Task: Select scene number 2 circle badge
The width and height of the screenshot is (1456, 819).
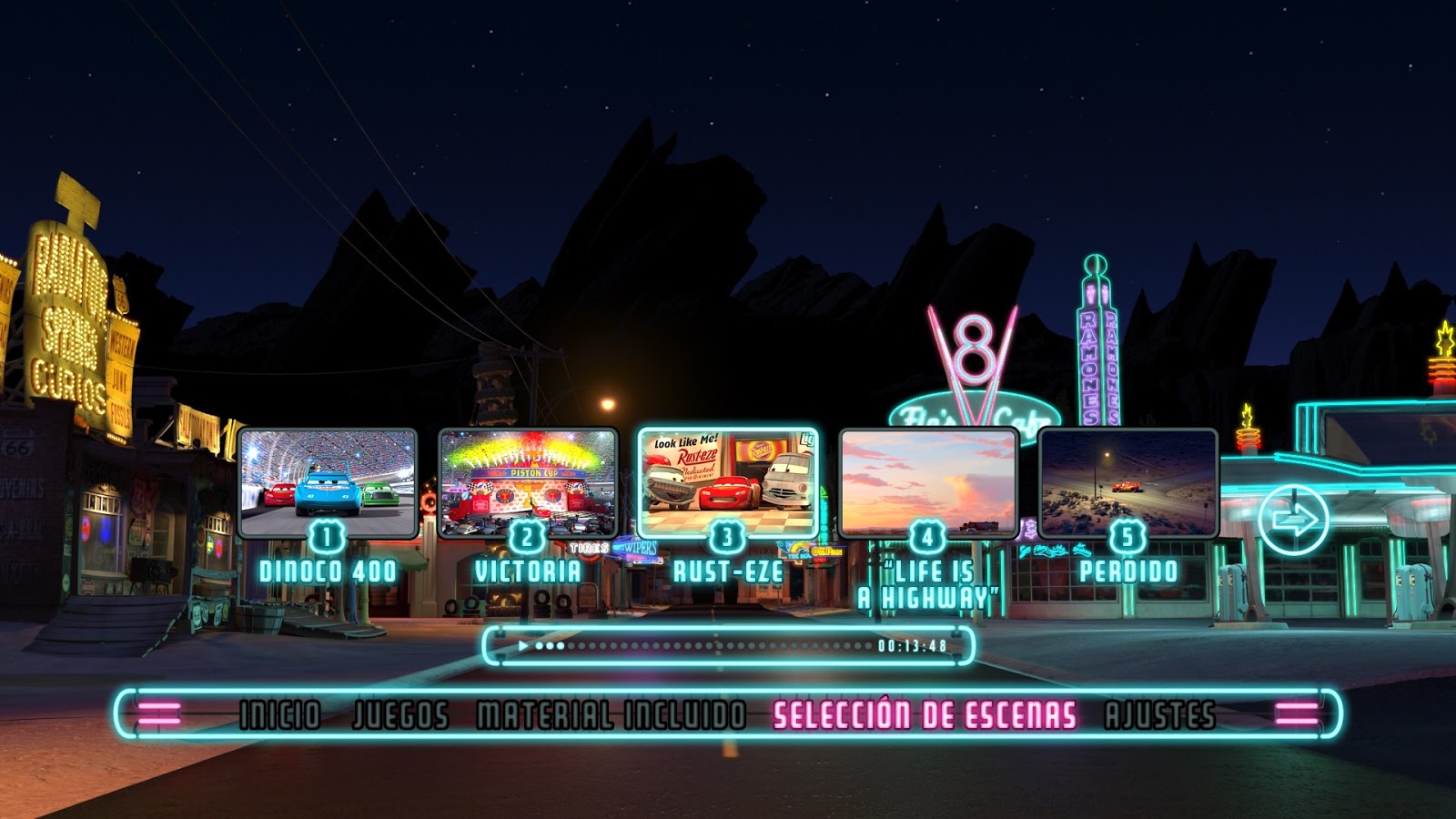Action: (526, 535)
